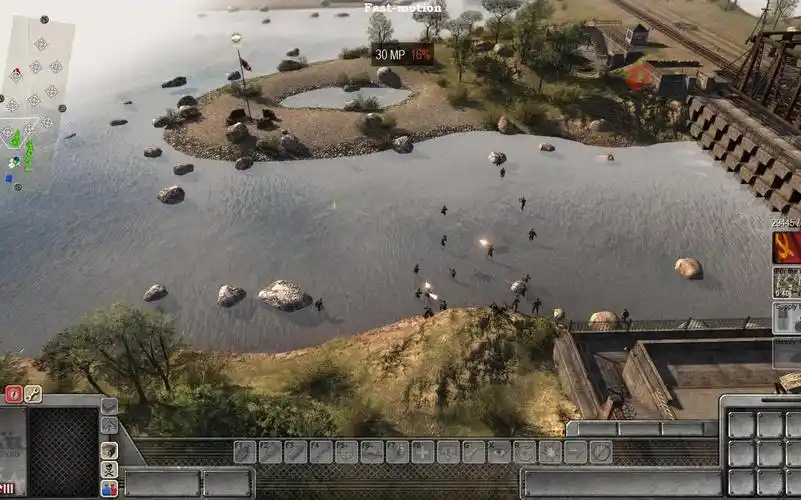
Task: Select the Supply reinforcement card
Action: click(x=787, y=318)
